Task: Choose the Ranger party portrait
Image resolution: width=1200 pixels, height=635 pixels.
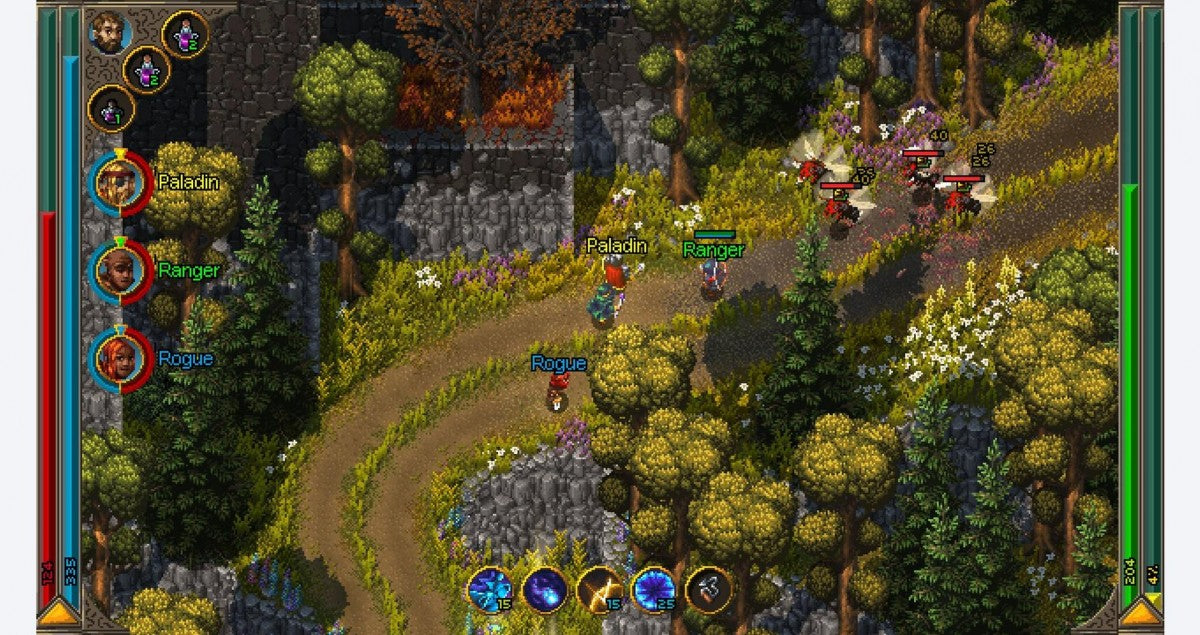Action: pyautogui.click(x=120, y=270)
